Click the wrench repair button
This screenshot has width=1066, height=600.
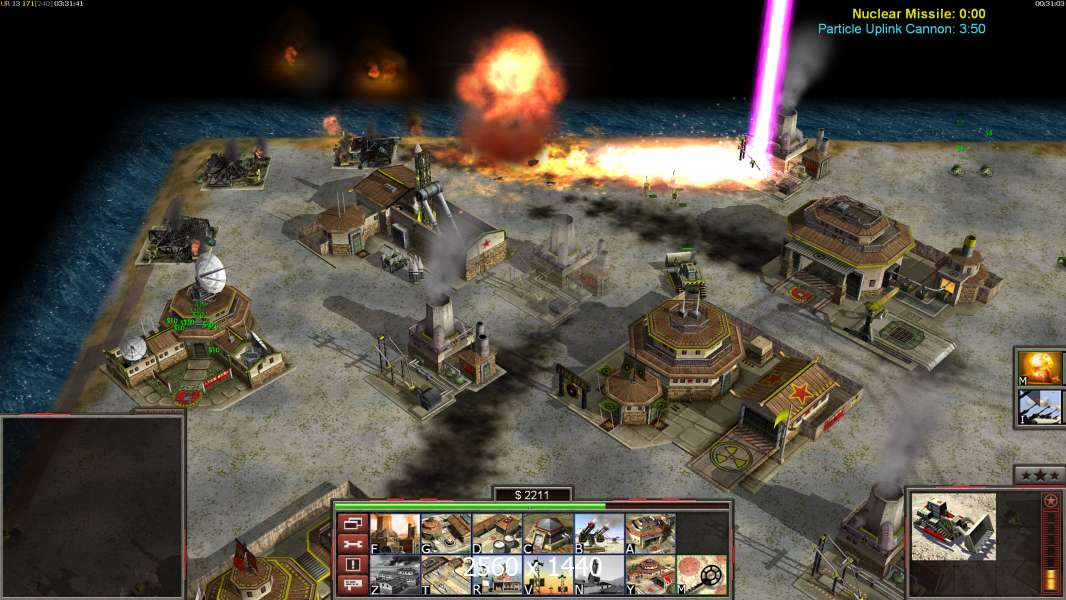352,544
